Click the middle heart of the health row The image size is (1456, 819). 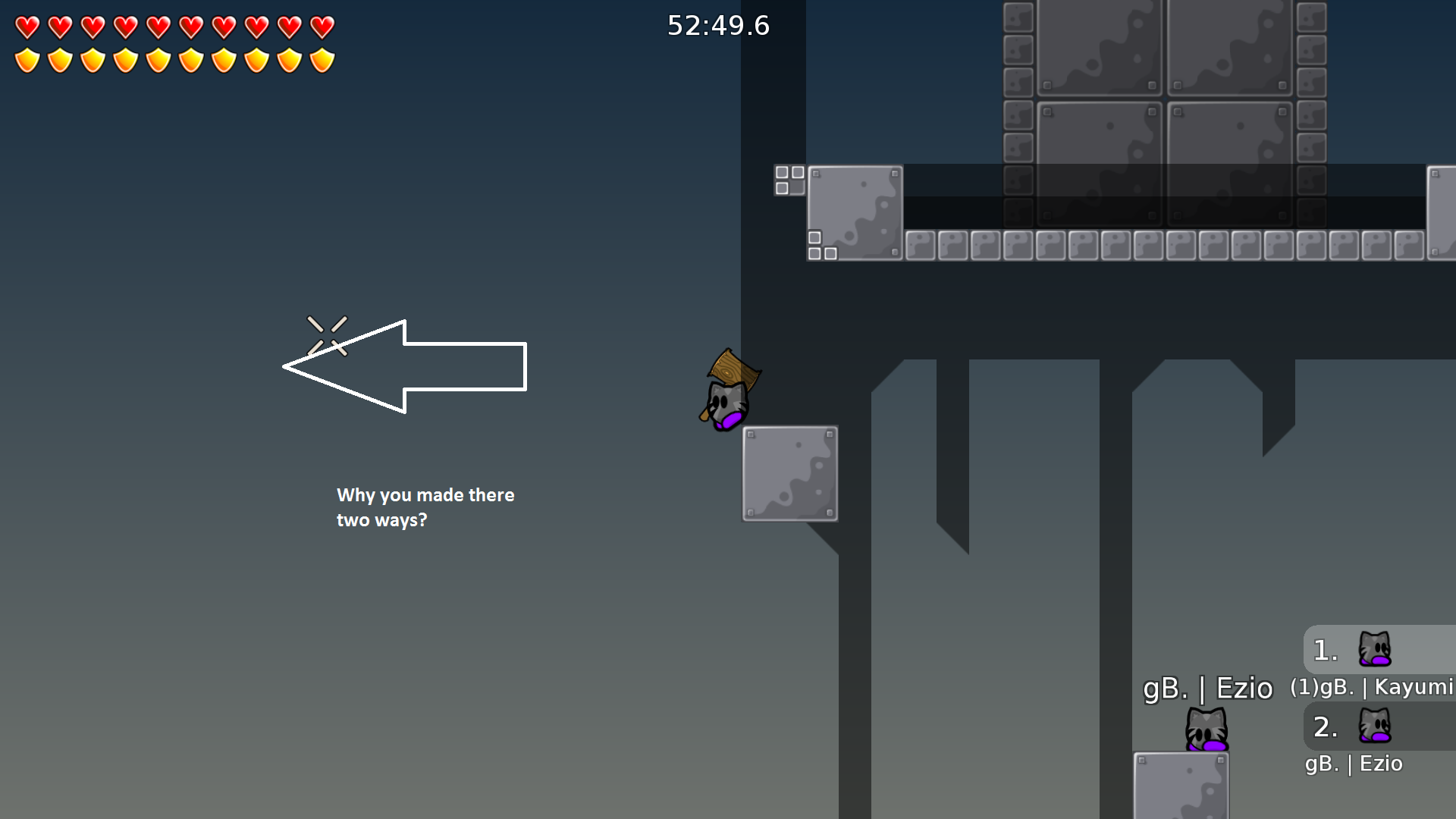(x=158, y=27)
